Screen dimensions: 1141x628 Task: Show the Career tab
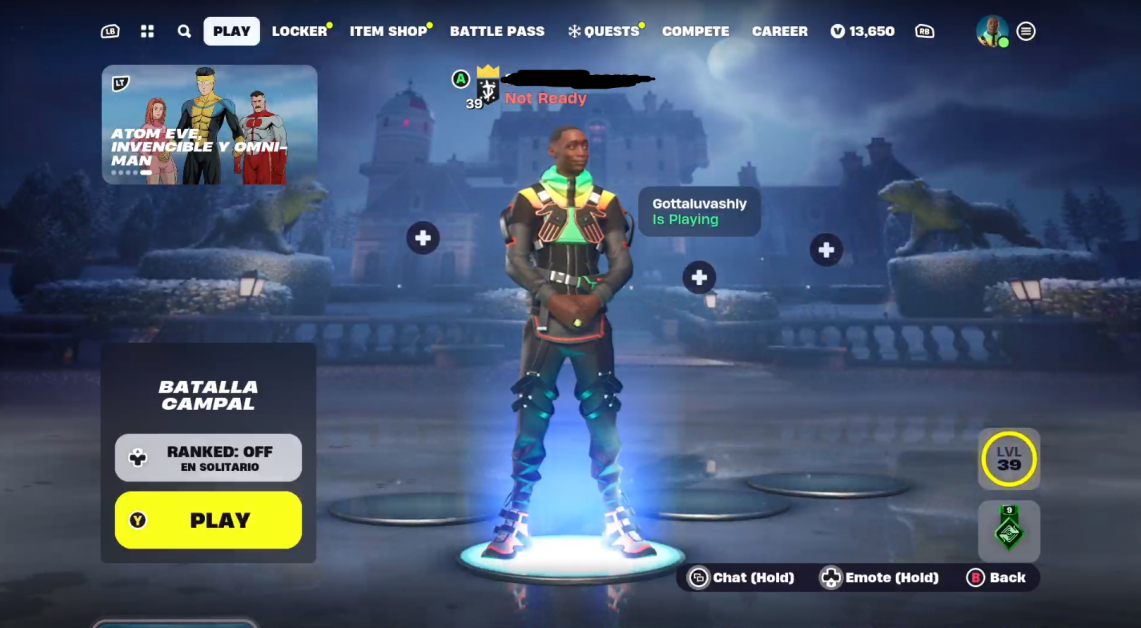(779, 31)
